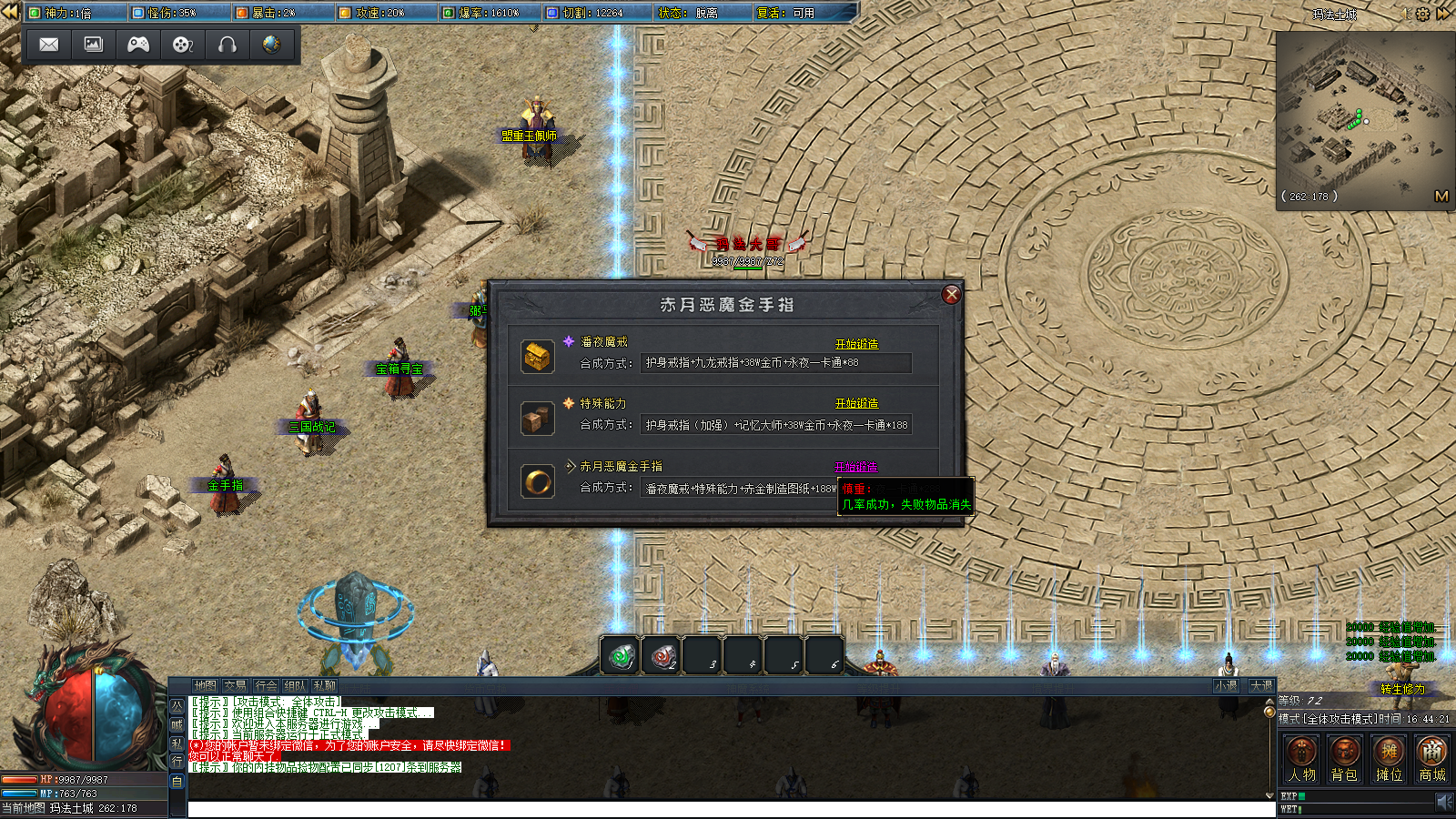Open the 摊位 stall button
This screenshot has width=1456, height=819.
pyautogui.click(x=1389, y=760)
